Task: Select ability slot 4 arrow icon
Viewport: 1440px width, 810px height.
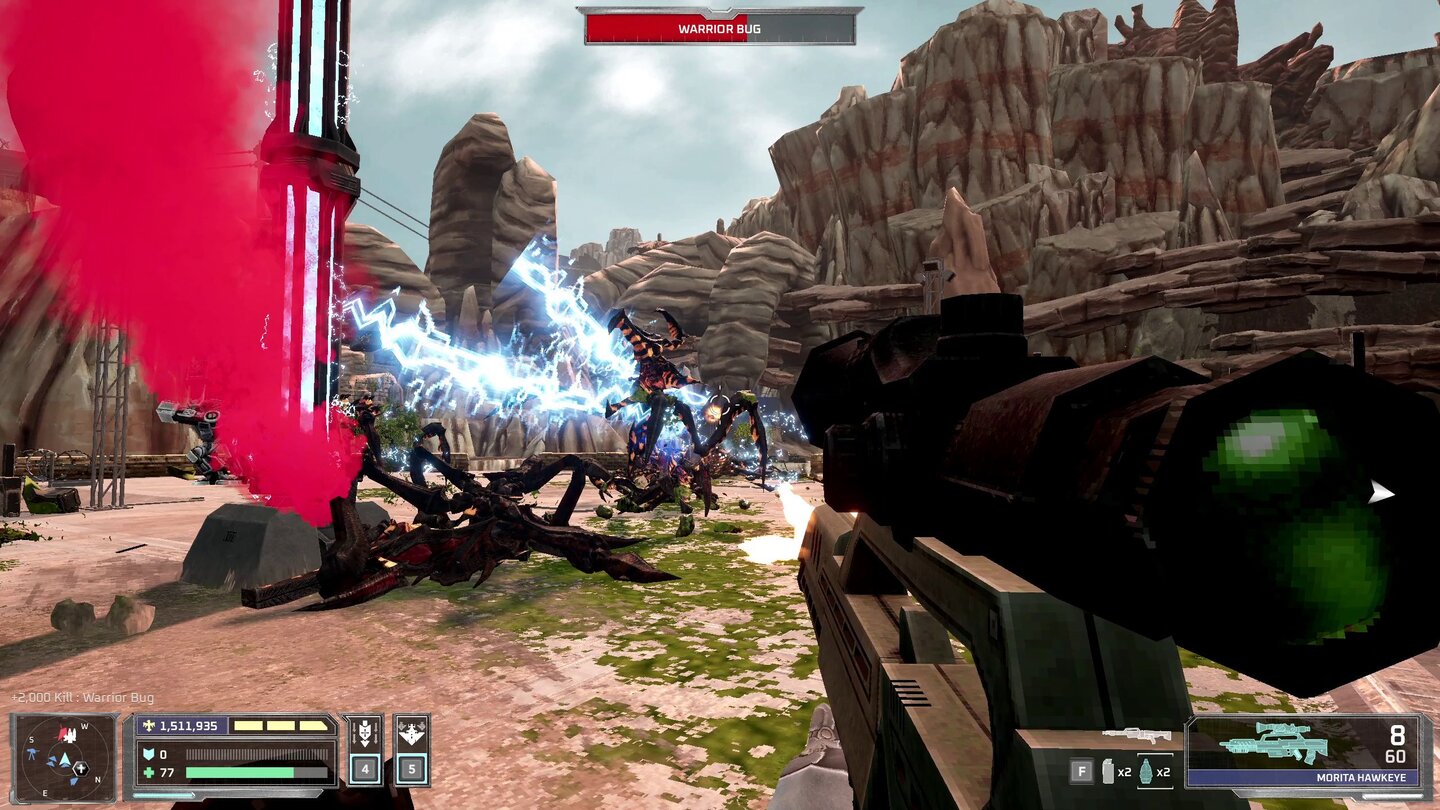Action: pyautogui.click(x=365, y=732)
